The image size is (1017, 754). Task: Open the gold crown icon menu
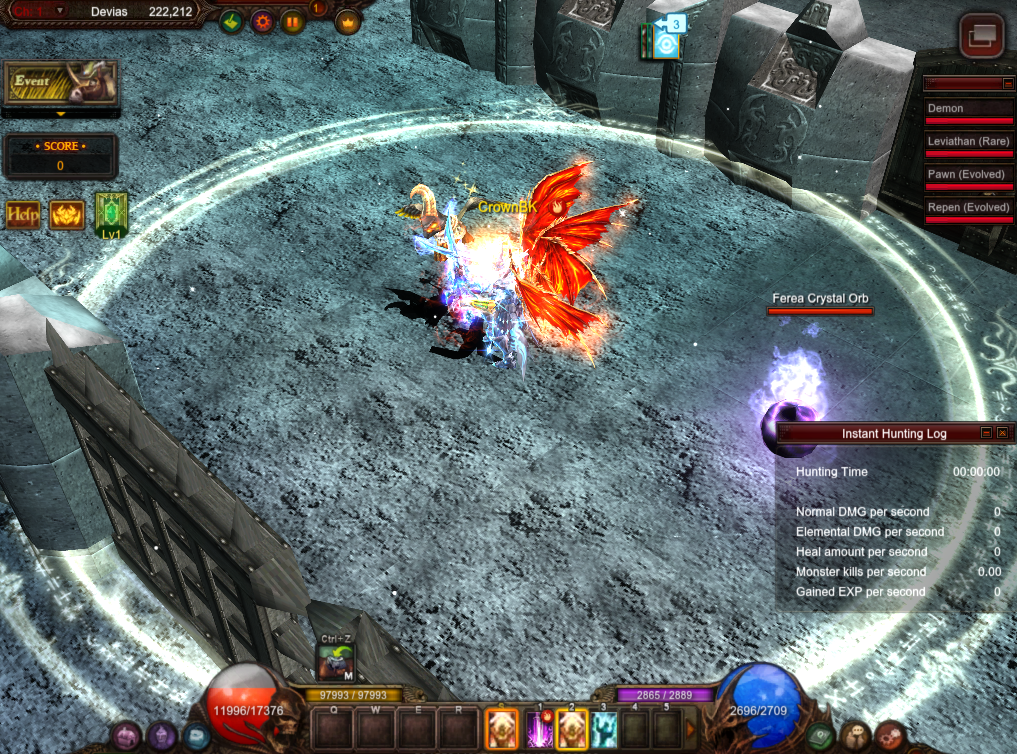pyautogui.click(x=347, y=21)
